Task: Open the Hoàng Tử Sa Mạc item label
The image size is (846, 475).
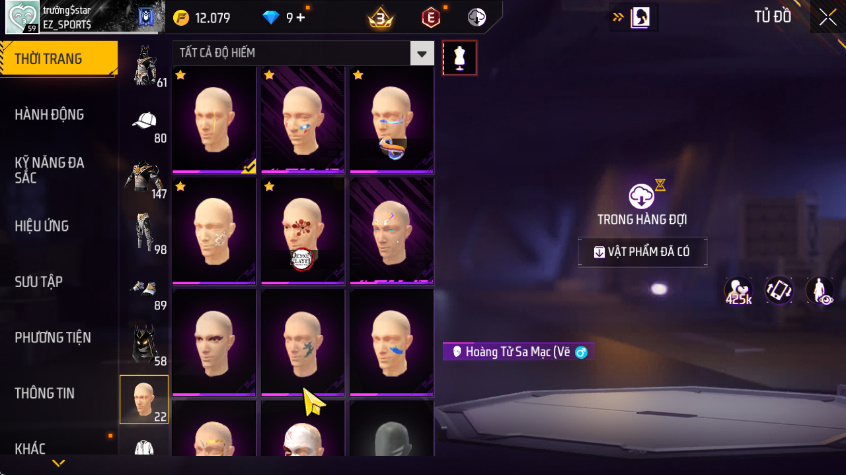Action: point(516,352)
